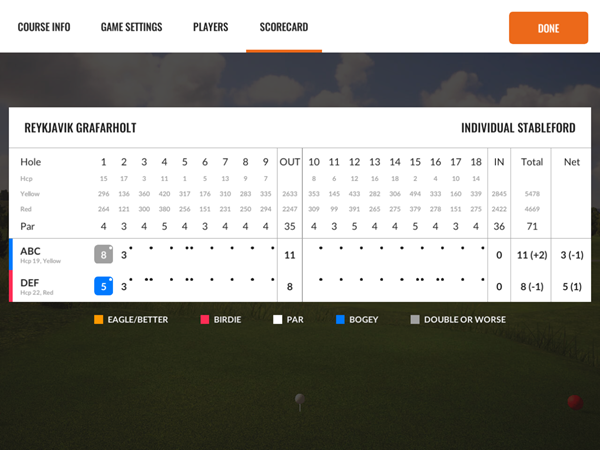Open the Game Settings tab

[x=131, y=27]
